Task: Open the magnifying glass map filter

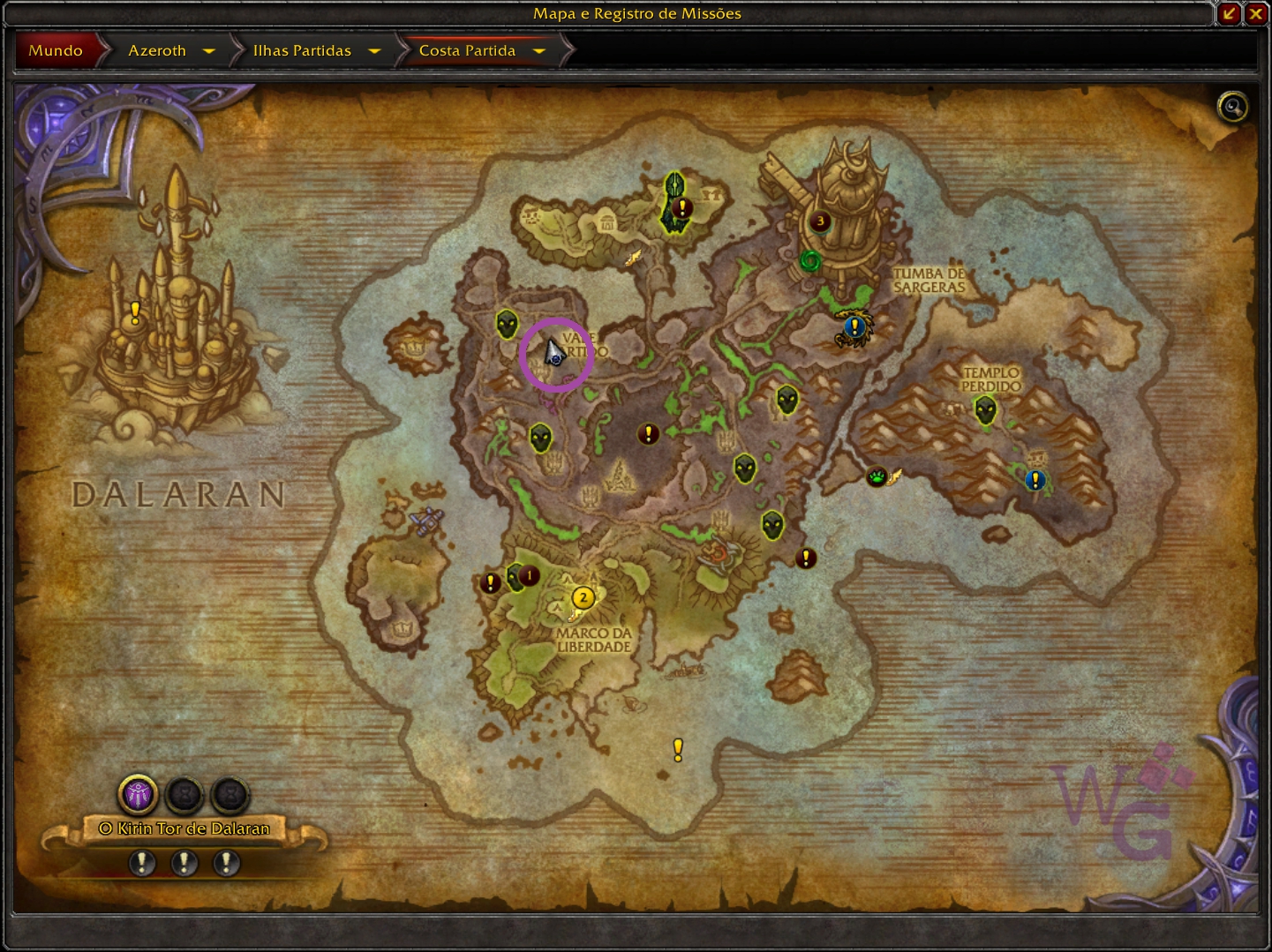Action: pos(1232,108)
